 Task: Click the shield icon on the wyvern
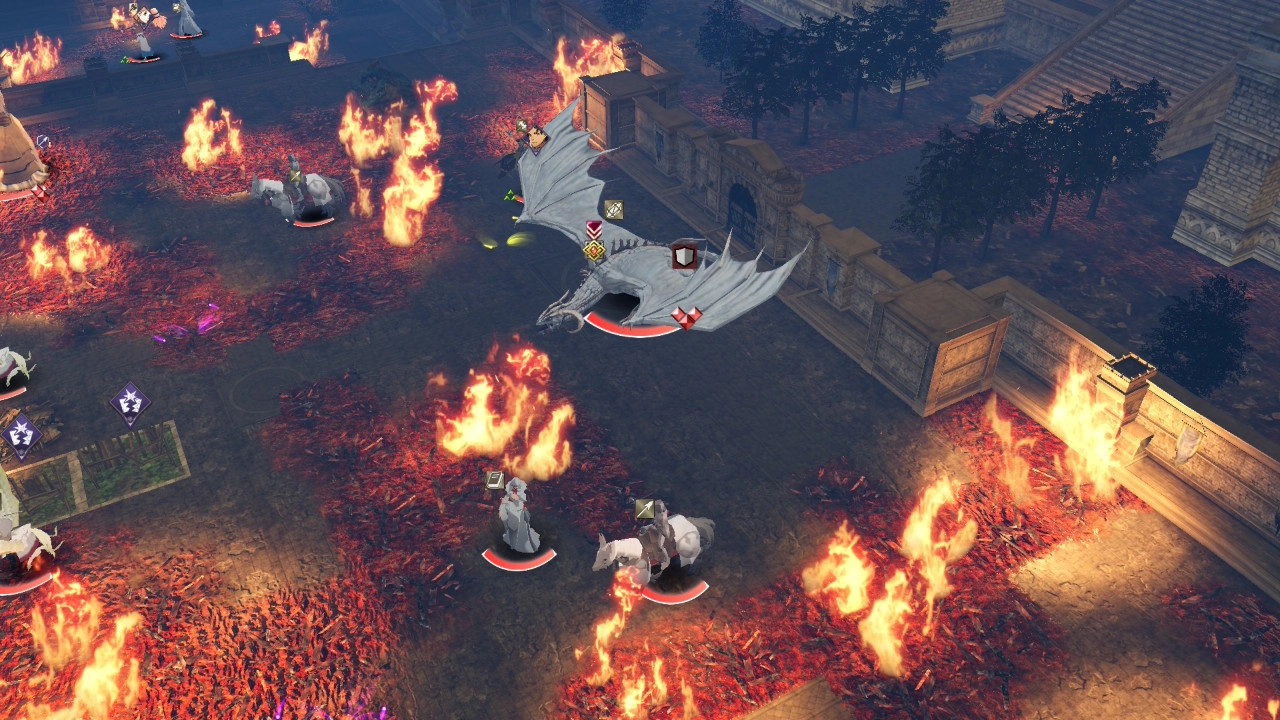click(684, 256)
